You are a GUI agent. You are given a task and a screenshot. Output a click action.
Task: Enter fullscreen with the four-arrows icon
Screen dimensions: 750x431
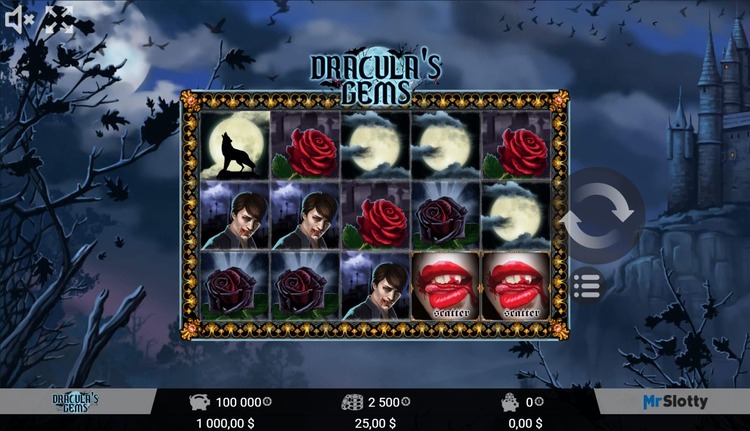pyautogui.click(x=59, y=19)
